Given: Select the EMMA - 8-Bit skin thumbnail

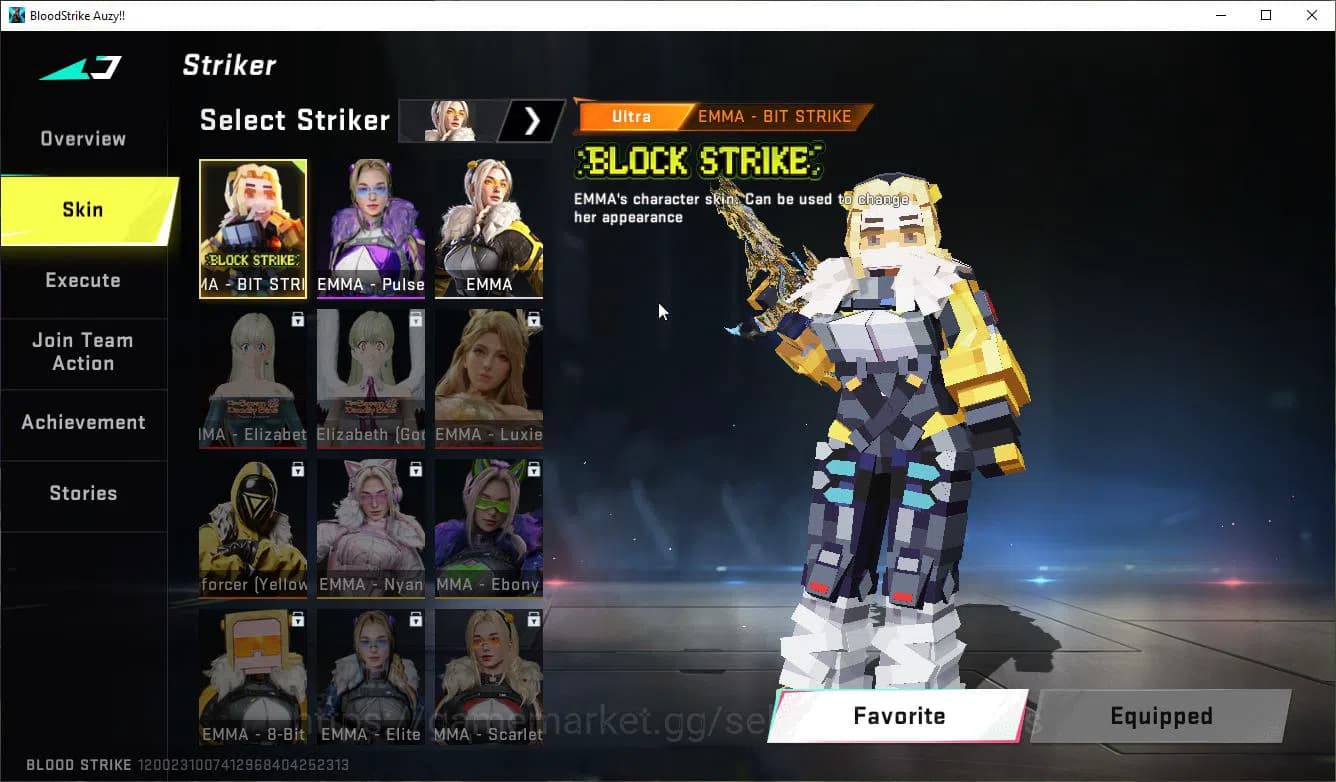Looking at the screenshot, I should coord(253,677).
